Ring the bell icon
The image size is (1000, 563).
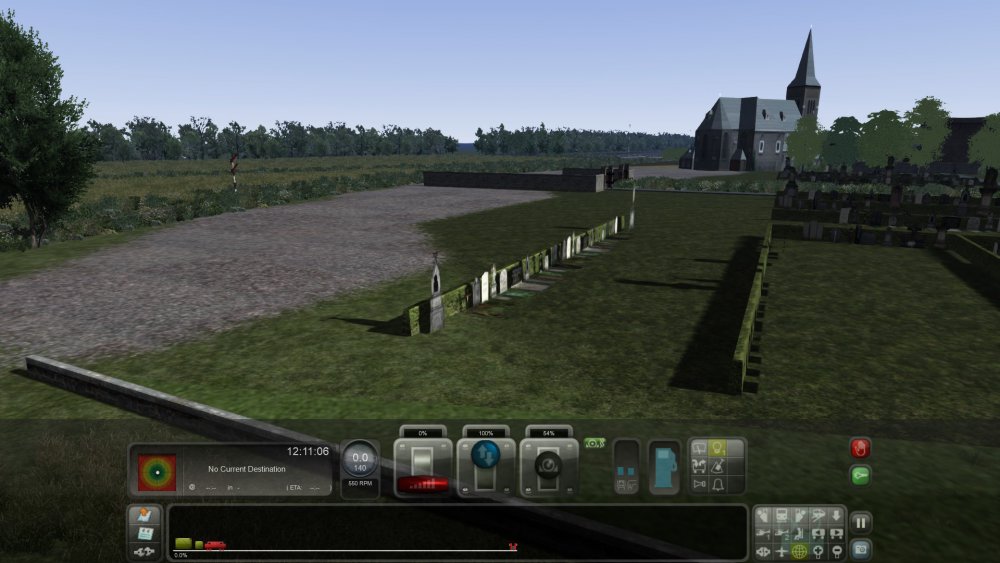(x=717, y=484)
